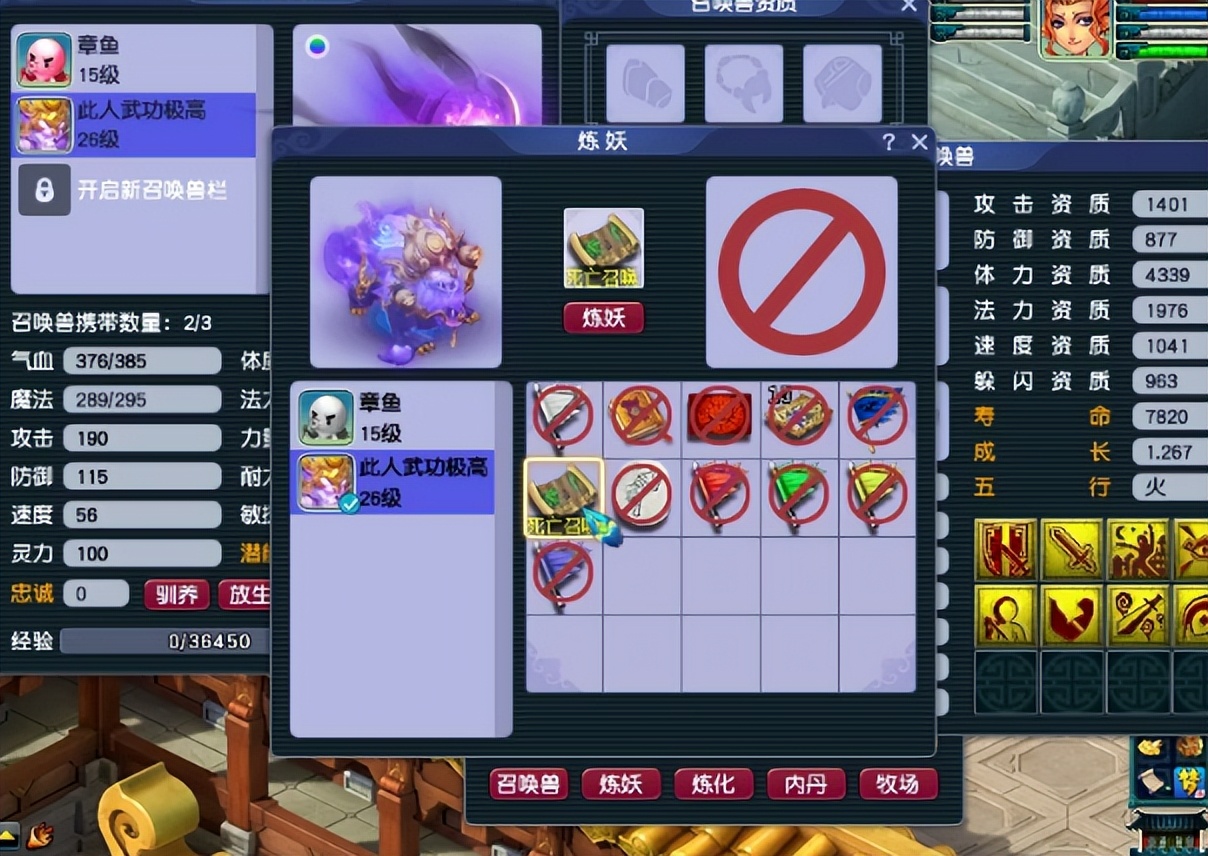Click the 放生 release button
The height and width of the screenshot is (856, 1208).
tap(246, 594)
